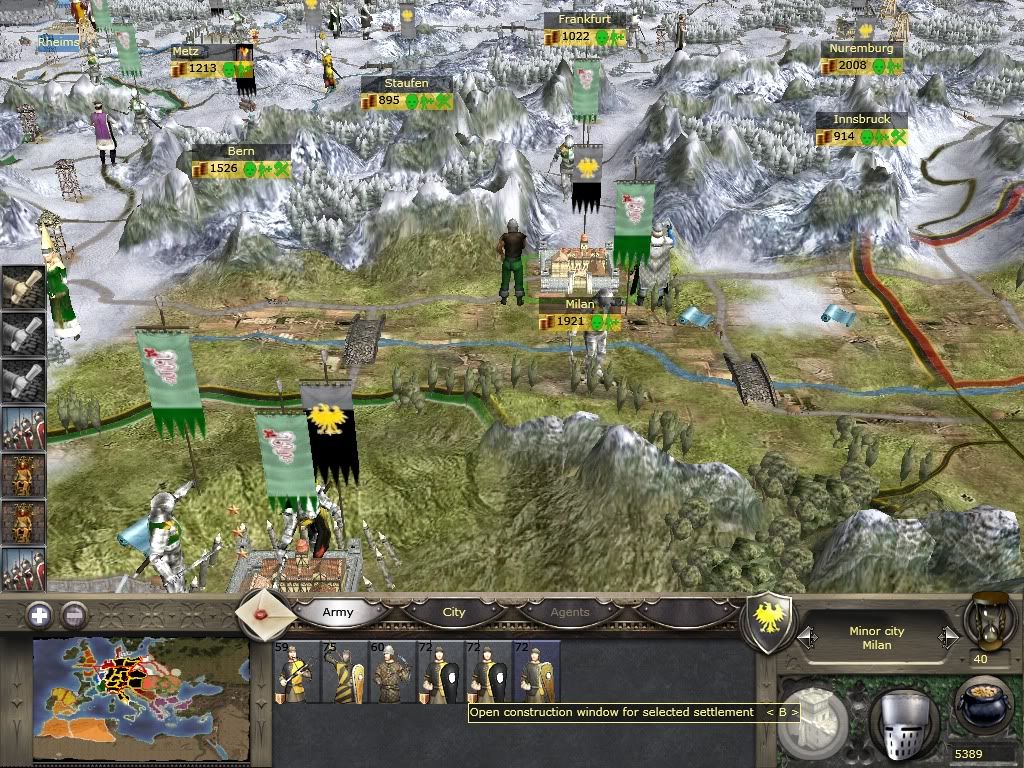1024x768 pixels.
Task: Go to the previous settlement arrow
Action: 806,637
